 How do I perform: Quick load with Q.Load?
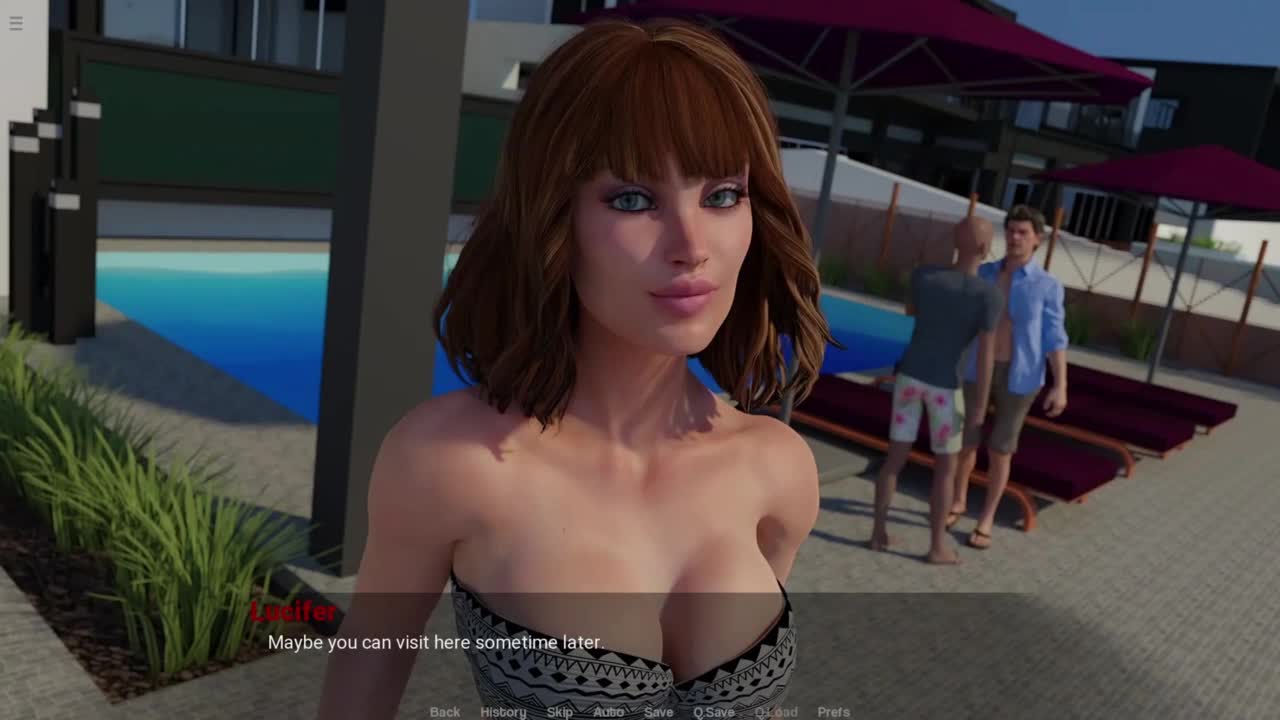pos(776,712)
